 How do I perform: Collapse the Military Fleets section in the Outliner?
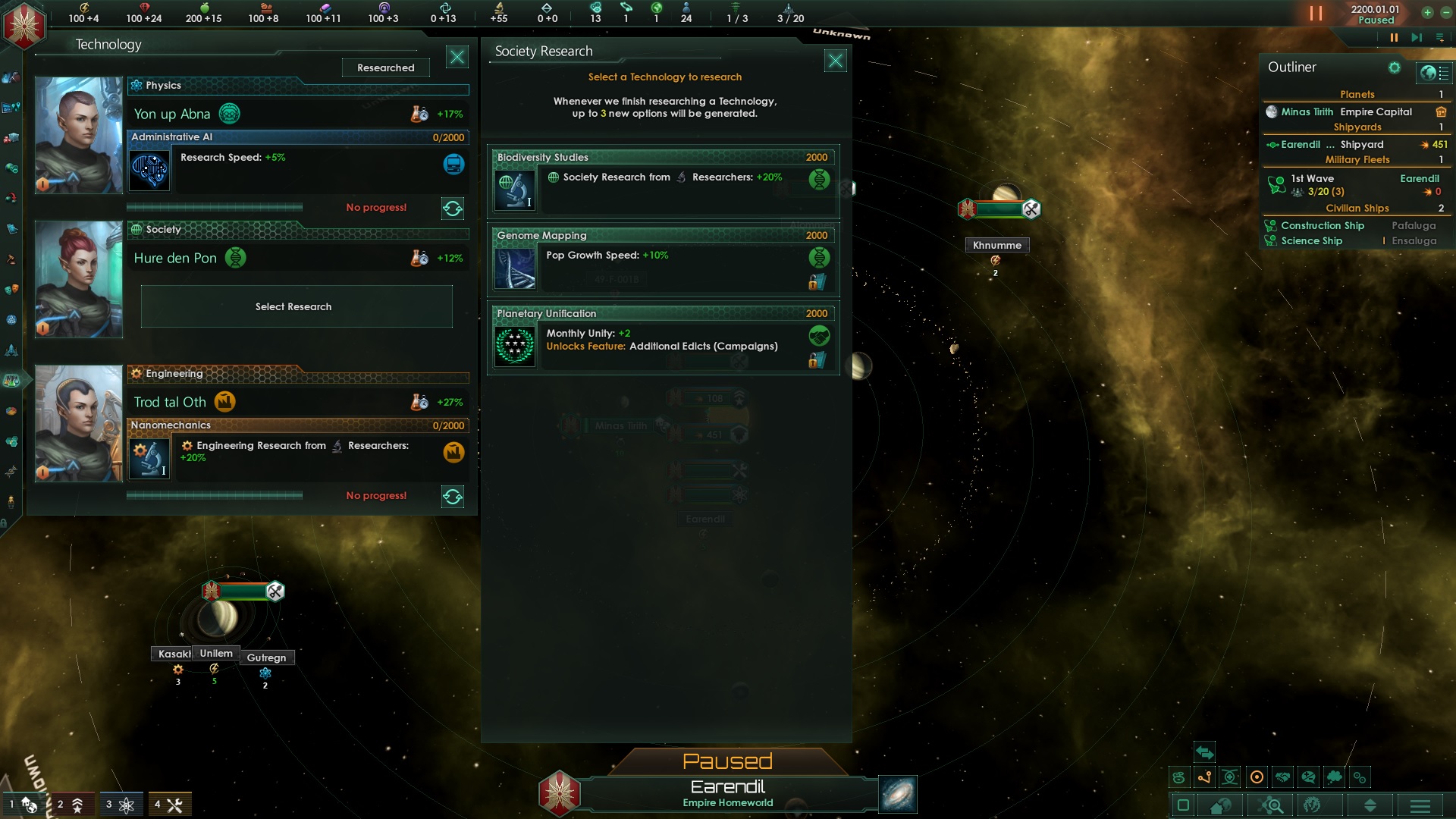point(1357,160)
